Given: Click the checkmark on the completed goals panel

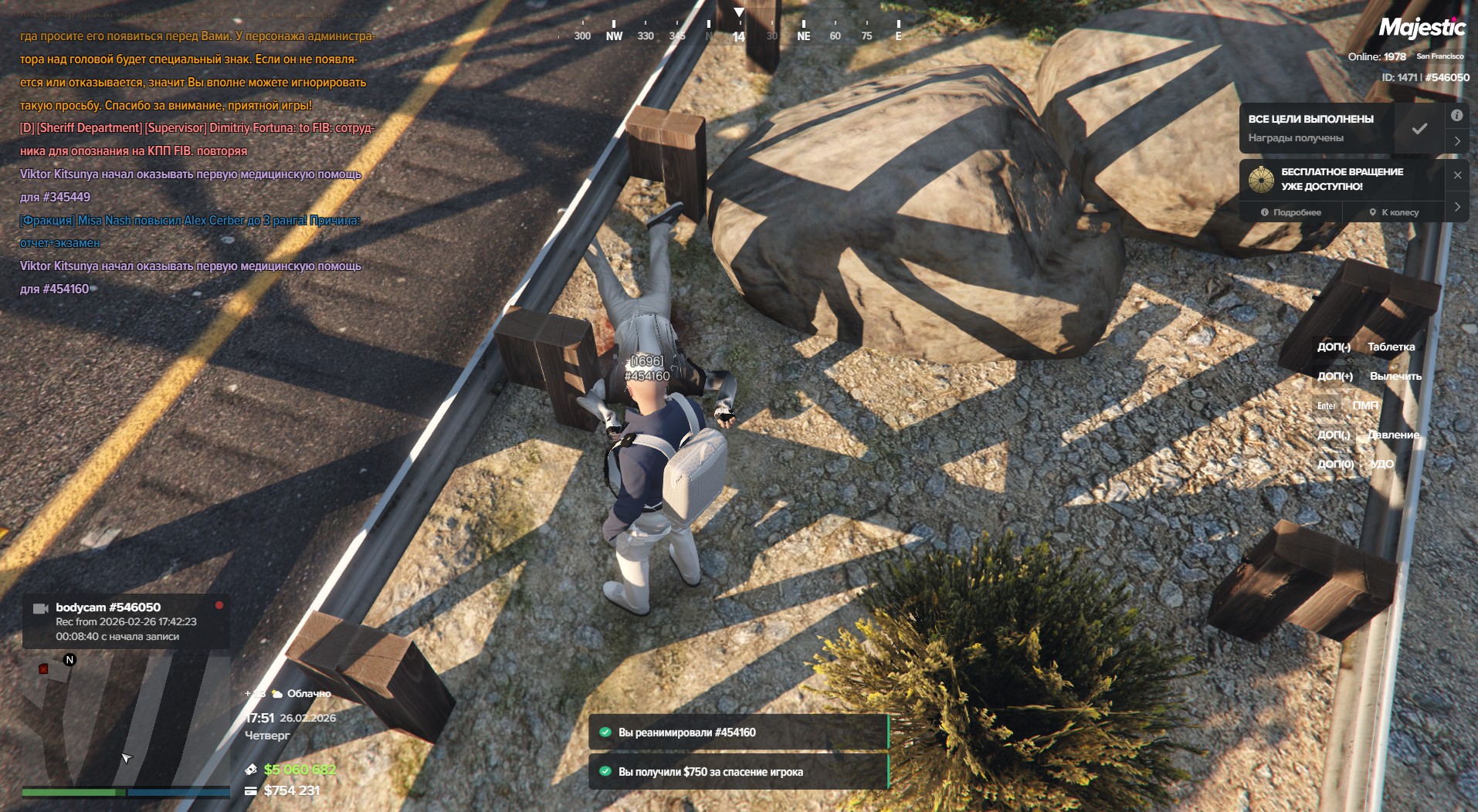Looking at the screenshot, I should [1419, 129].
